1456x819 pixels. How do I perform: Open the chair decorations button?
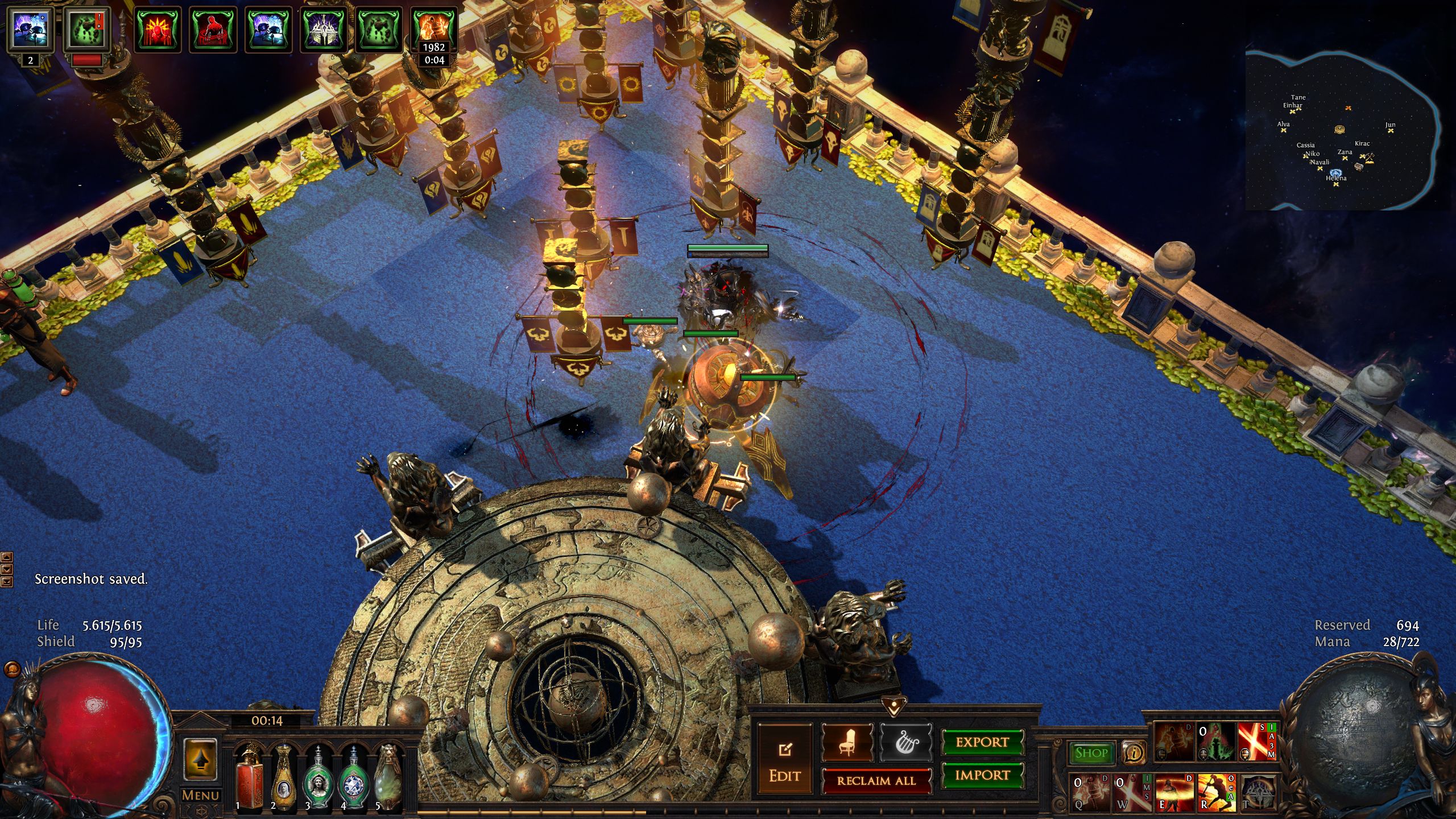847,742
